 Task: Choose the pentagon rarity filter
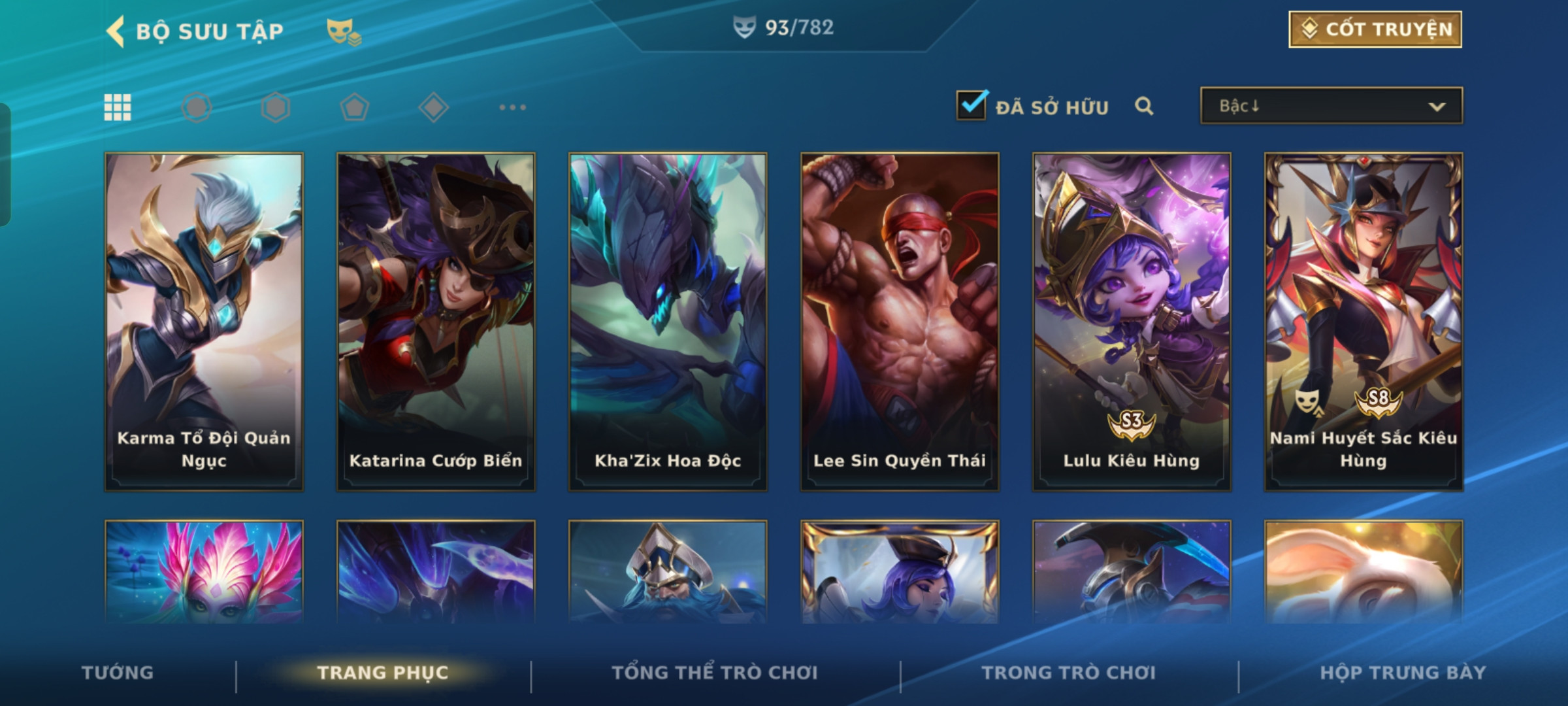point(355,107)
